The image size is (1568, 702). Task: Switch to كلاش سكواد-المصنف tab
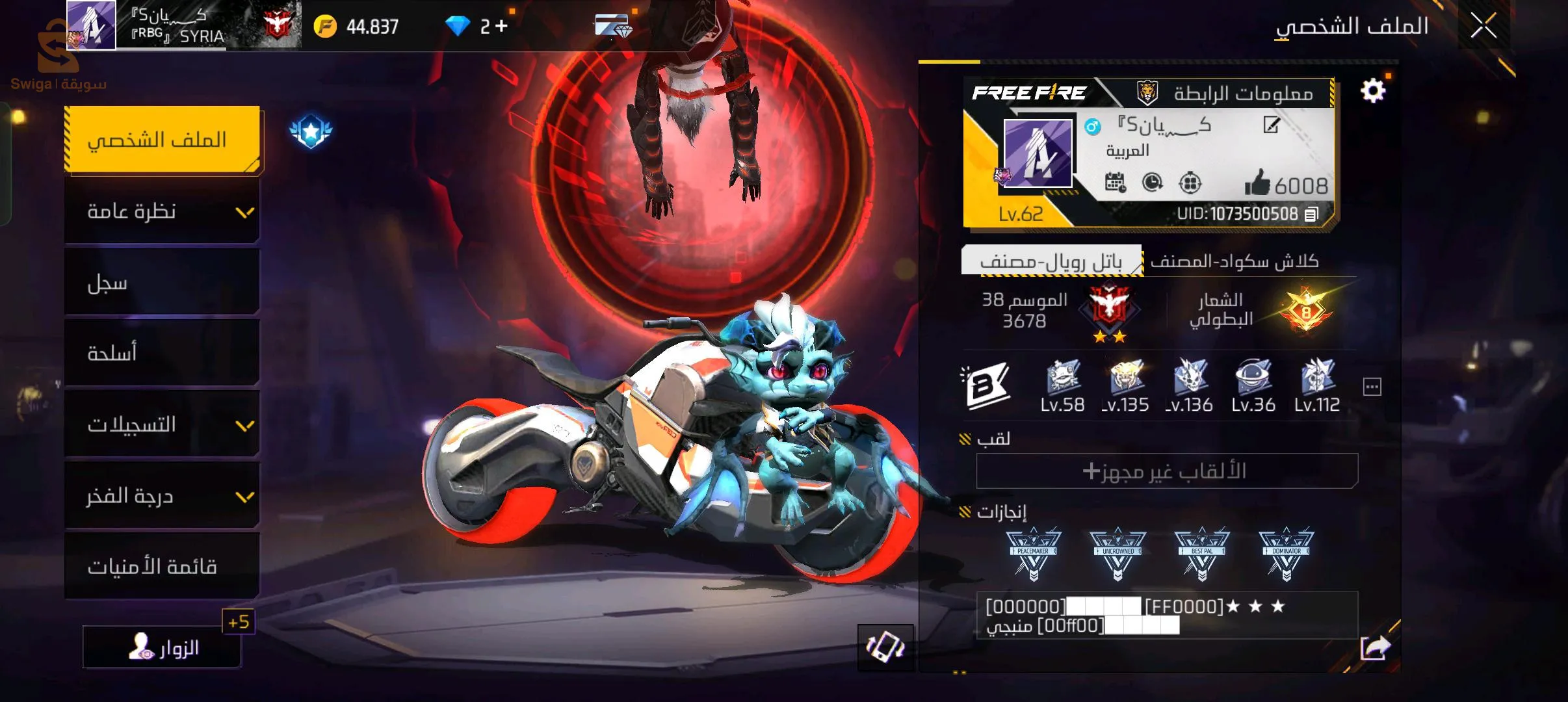[x=1234, y=261]
